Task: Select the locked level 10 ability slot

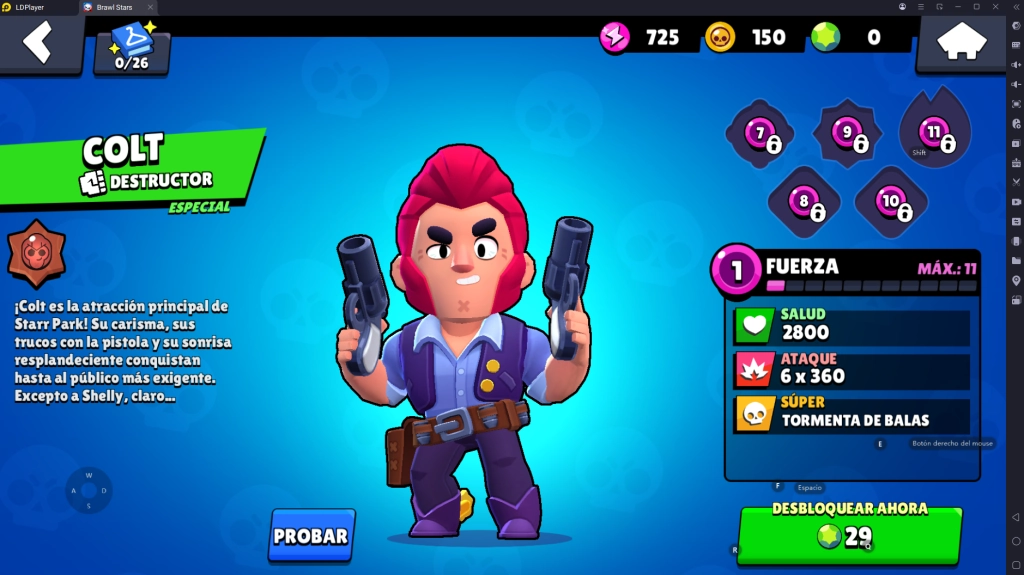Action: (x=891, y=203)
